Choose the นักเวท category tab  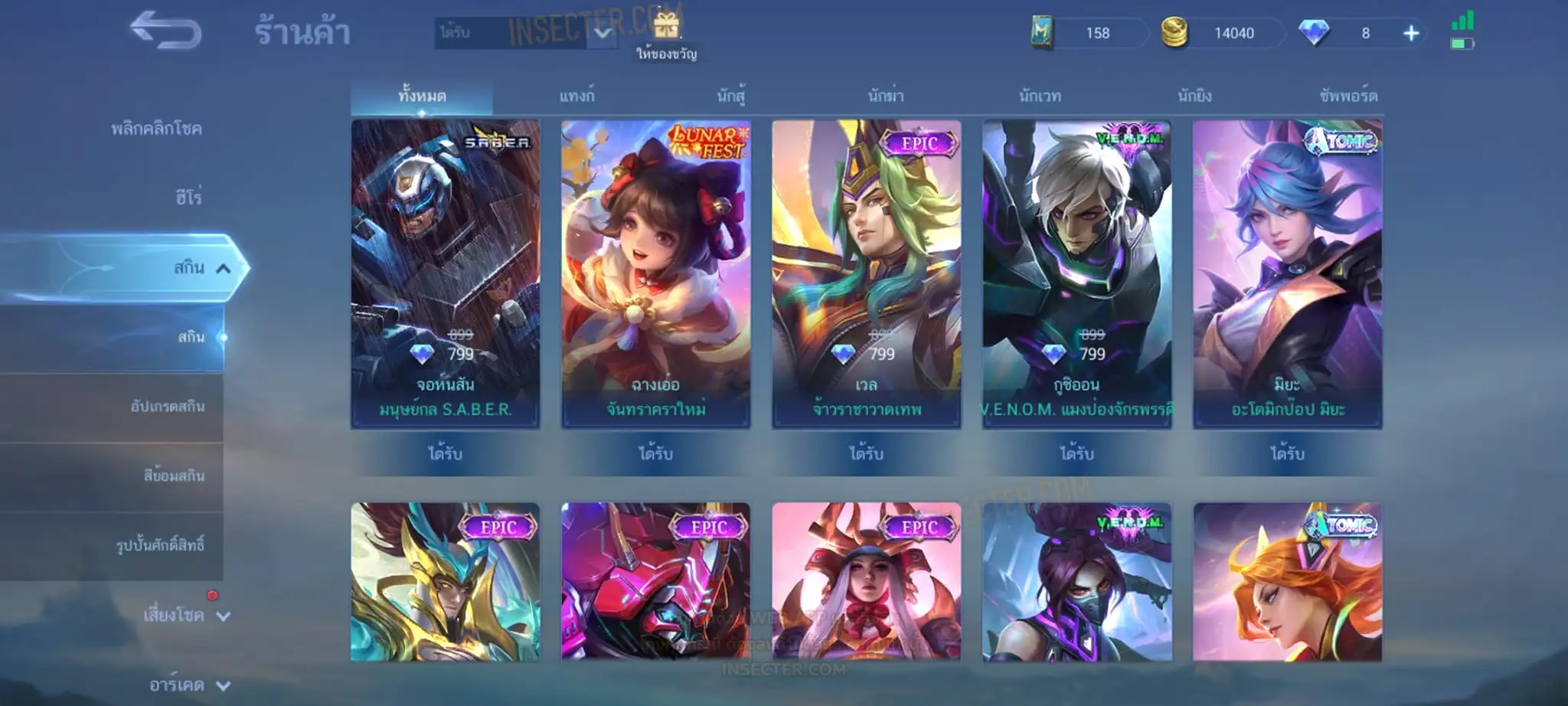coord(1040,96)
